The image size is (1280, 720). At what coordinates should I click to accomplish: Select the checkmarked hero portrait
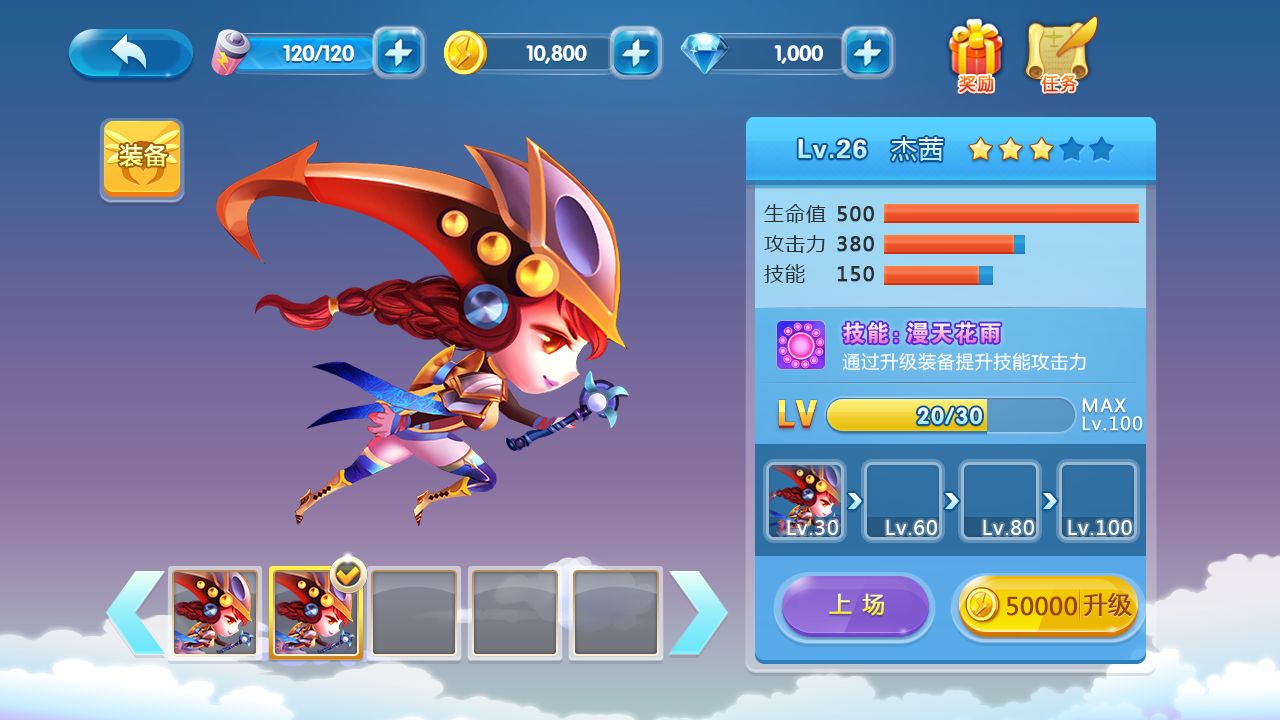click(x=315, y=613)
